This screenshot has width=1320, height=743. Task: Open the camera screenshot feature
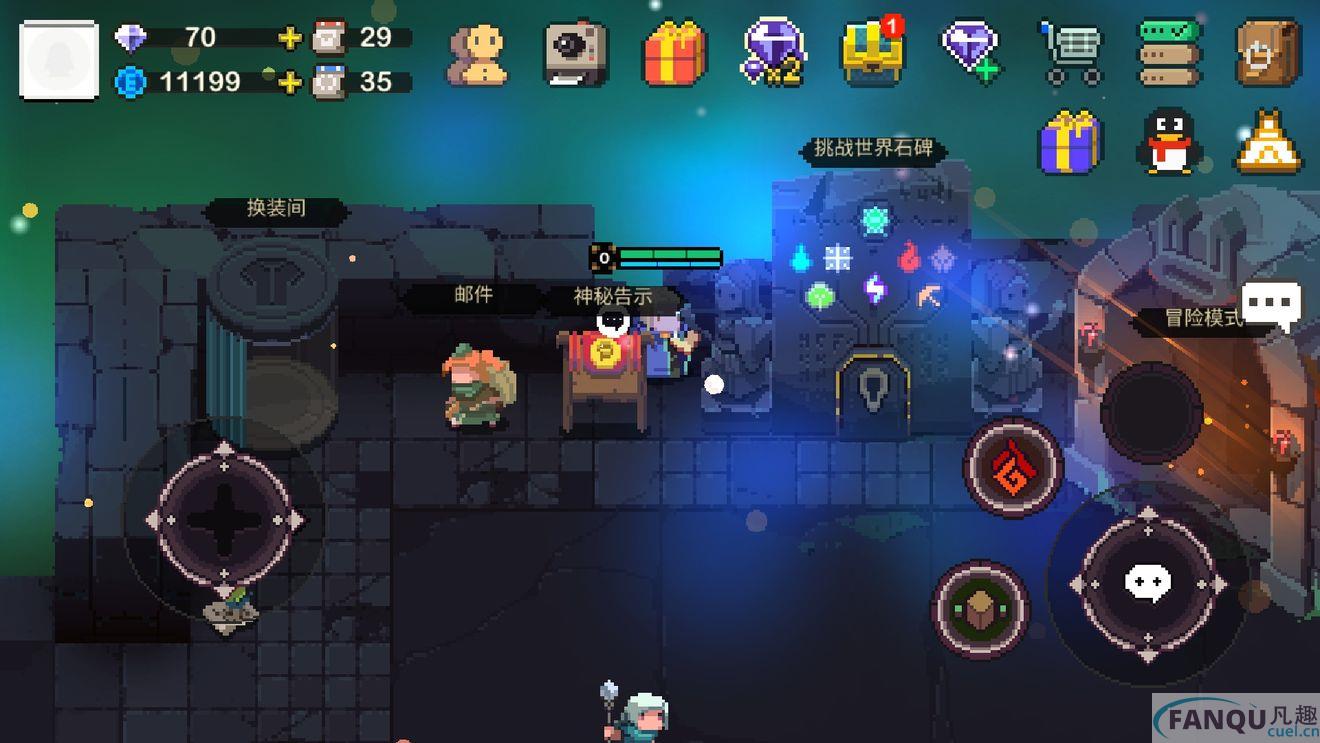tap(575, 54)
